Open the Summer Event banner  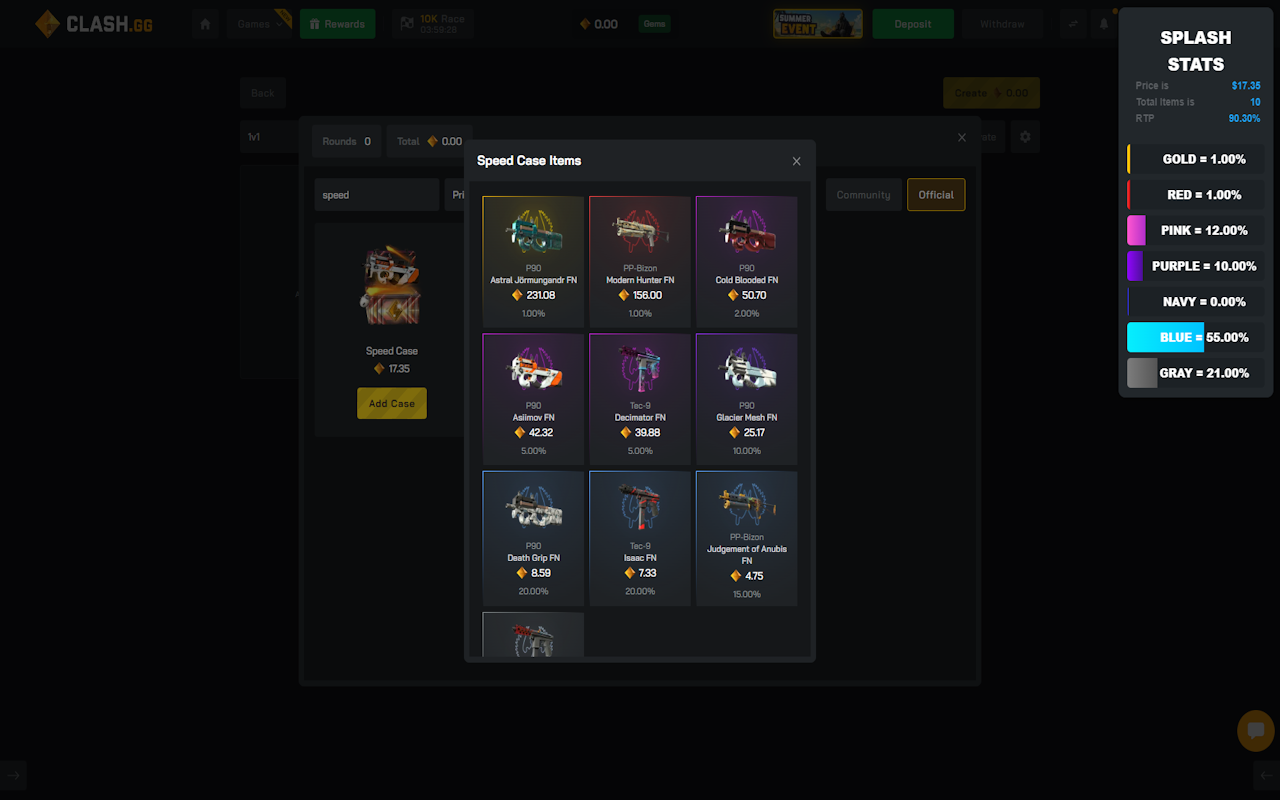(x=817, y=24)
